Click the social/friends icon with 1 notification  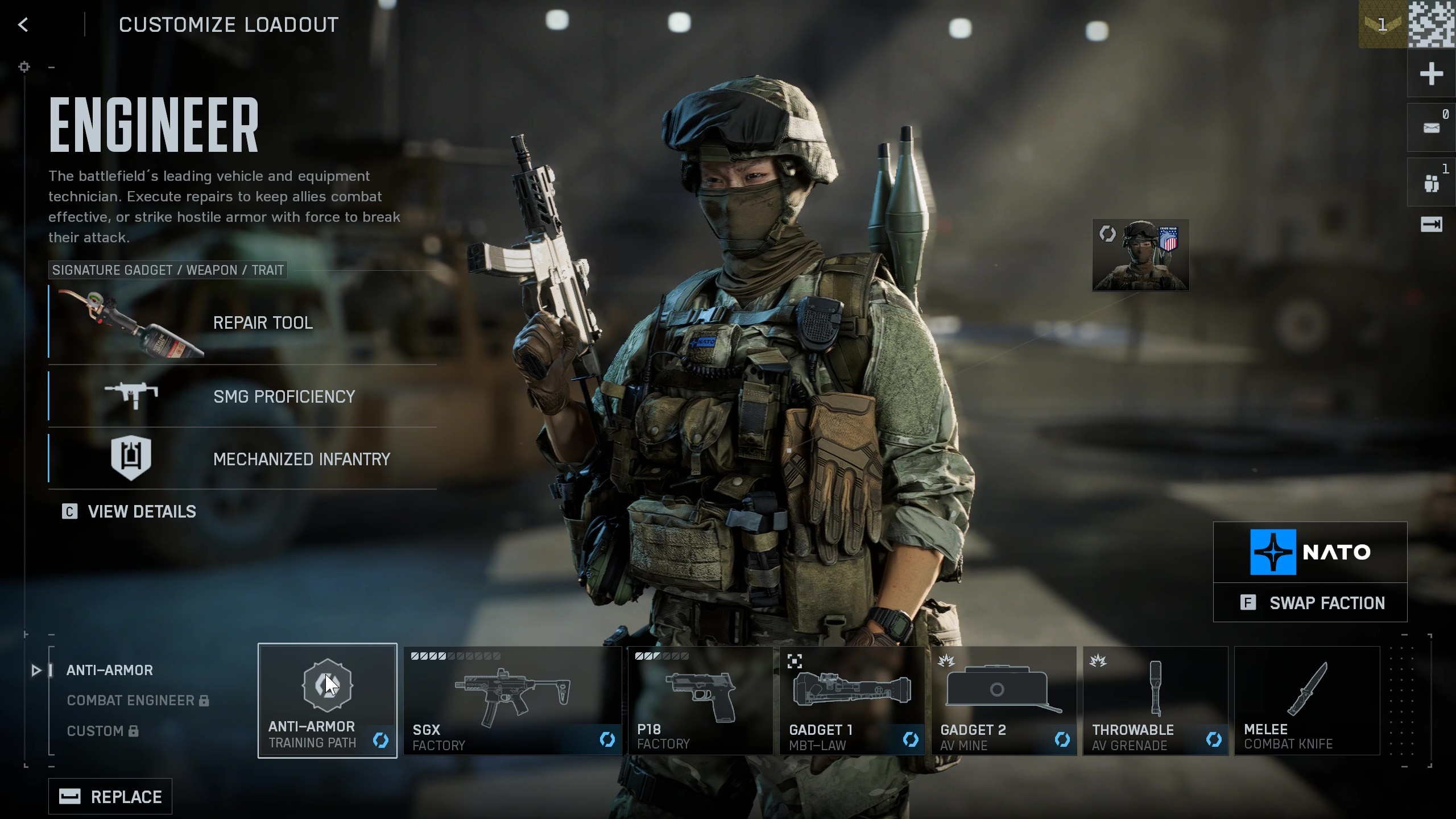pos(1431,181)
